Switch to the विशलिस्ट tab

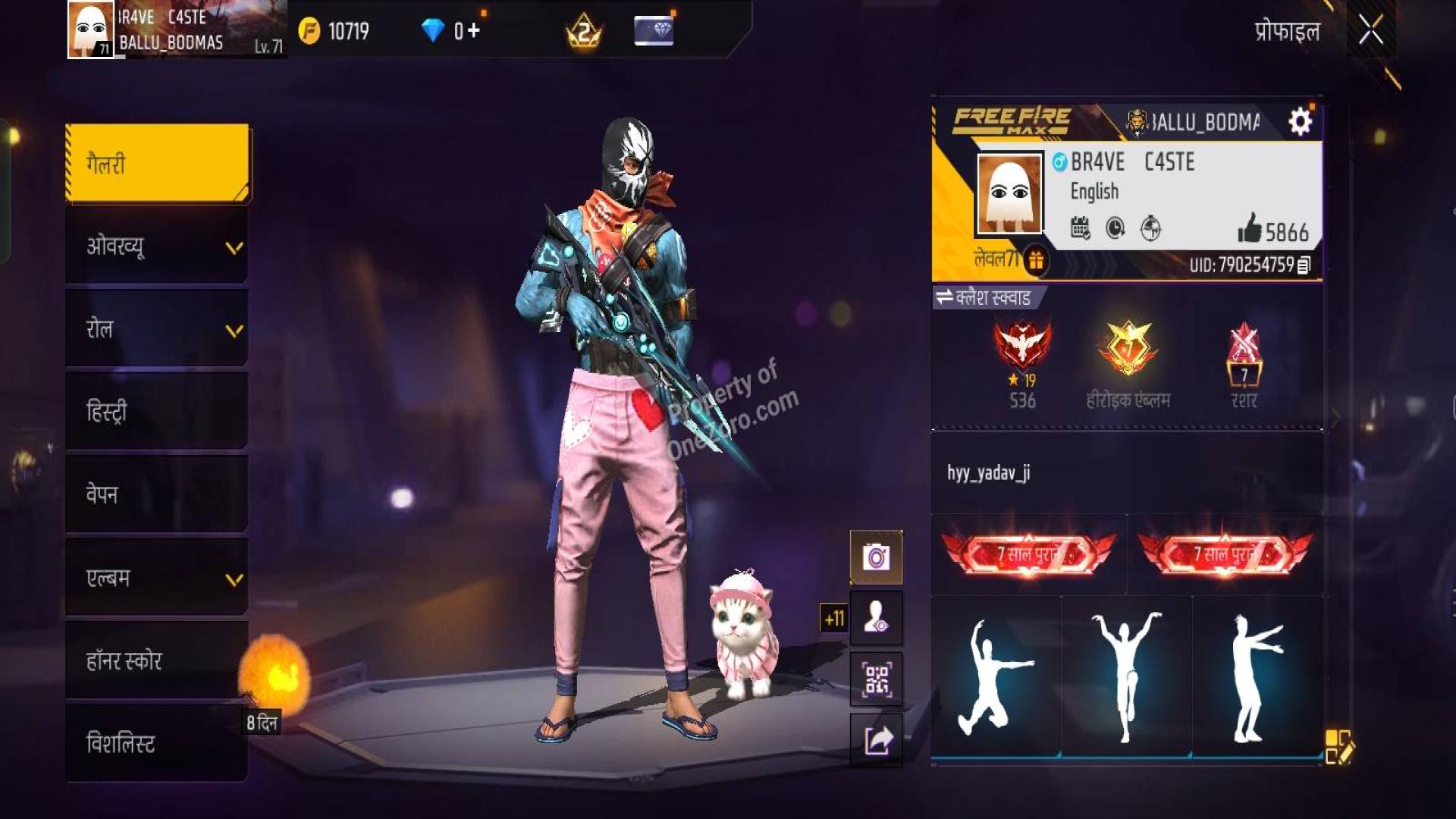pyautogui.click(x=158, y=743)
